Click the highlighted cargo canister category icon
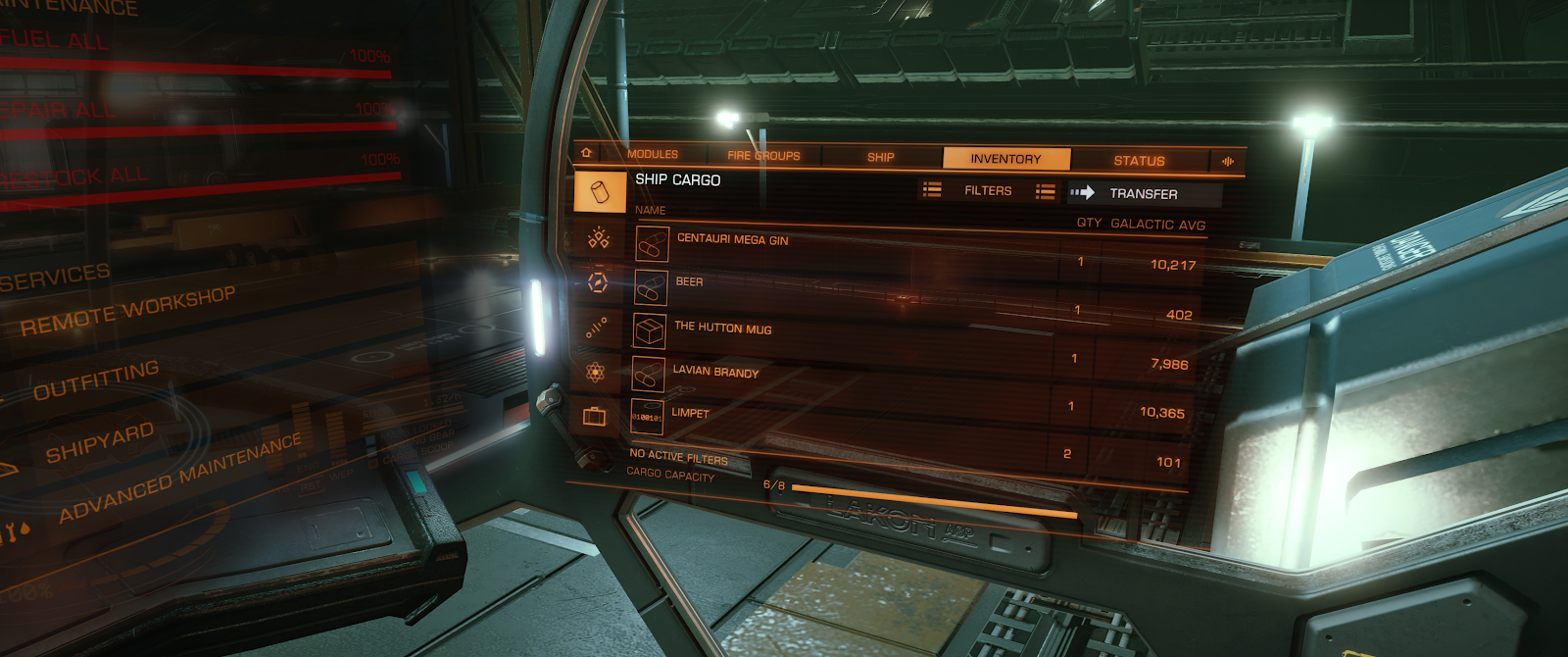The width and height of the screenshot is (1568, 657). coord(600,191)
